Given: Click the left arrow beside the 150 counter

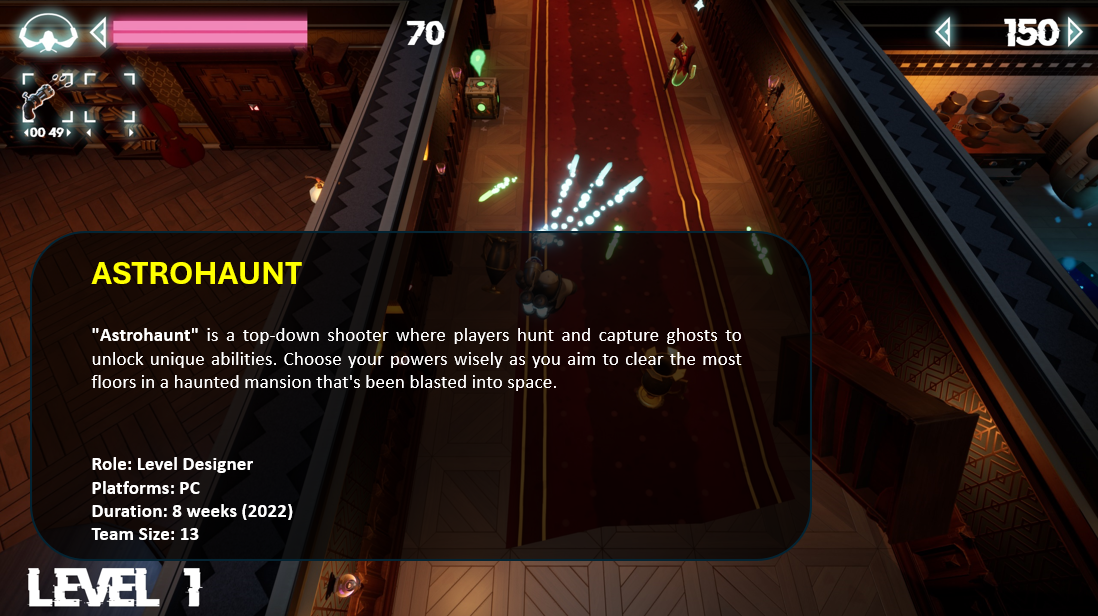Looking at the screenshot, I should point(942,33).
